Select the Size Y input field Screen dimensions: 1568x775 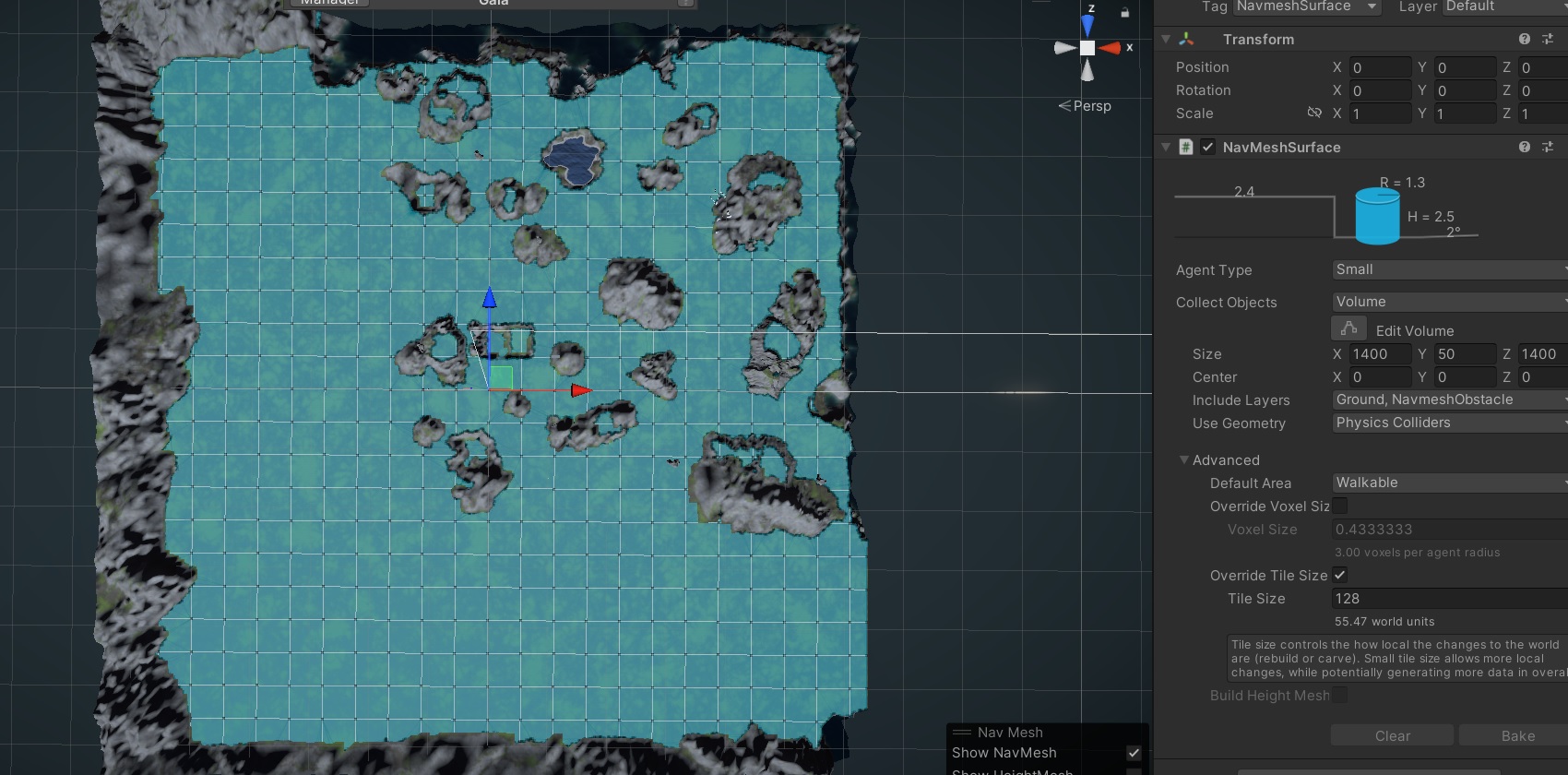pyautogui.click(x=1465, y=354)
